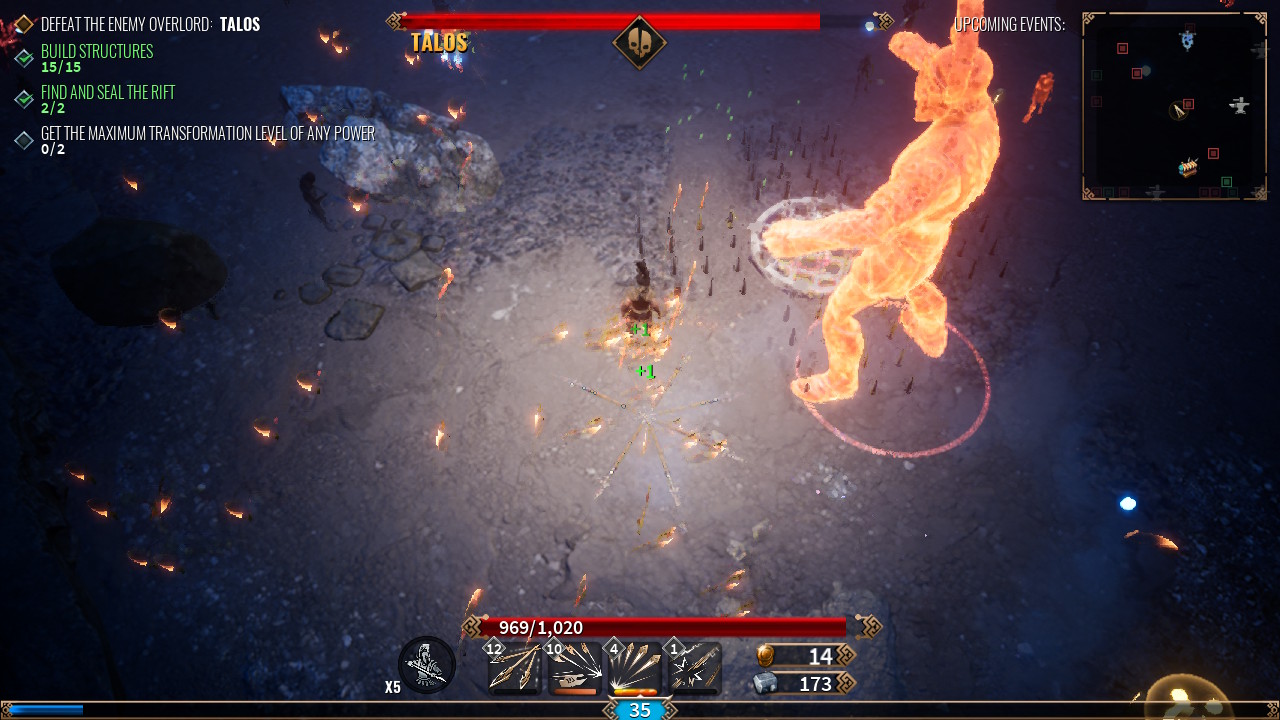Select the stone block resource icon
Screen dimensions: 1280x720
tap(766, 683)
